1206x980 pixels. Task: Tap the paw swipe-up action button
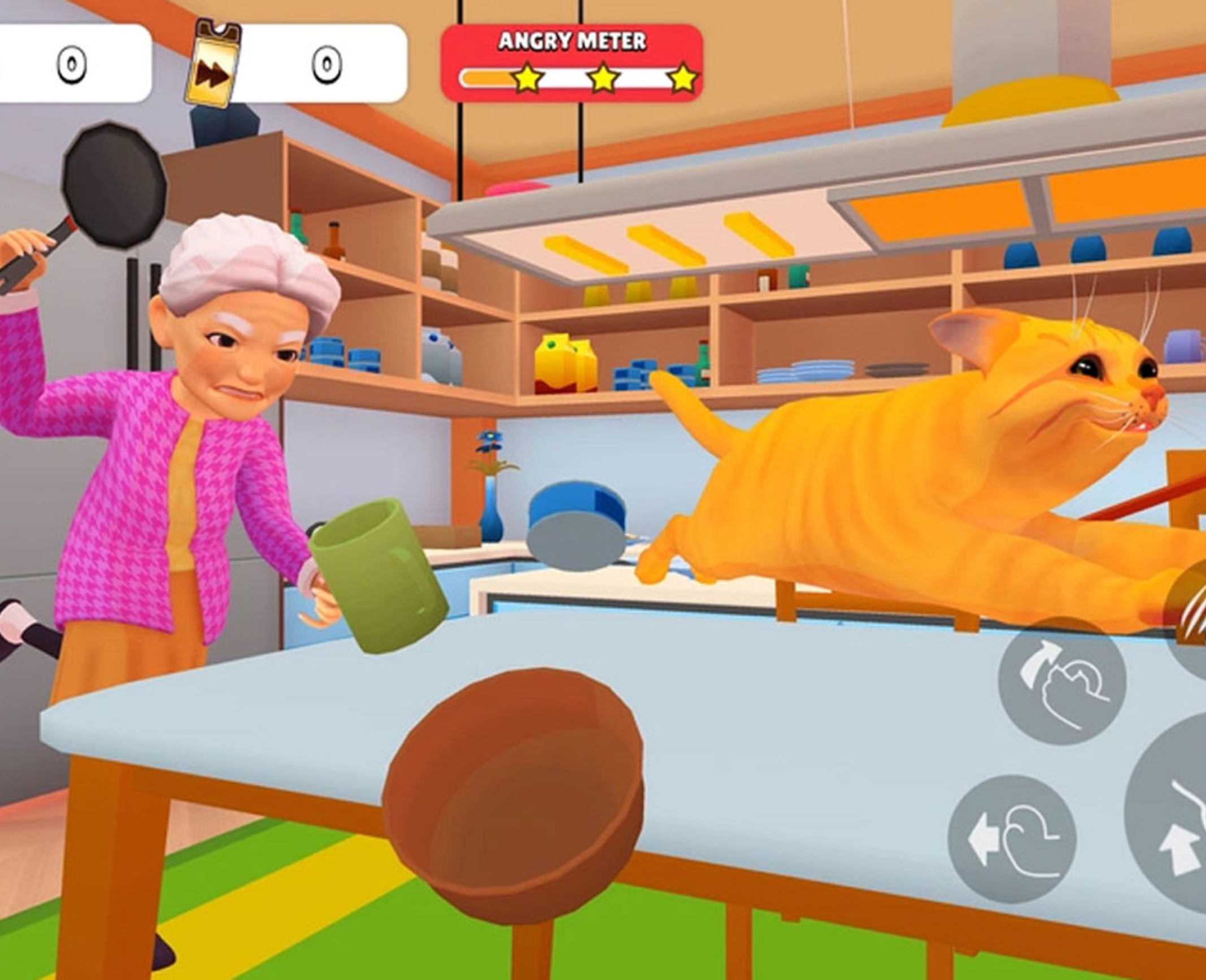coord(1061,680)
